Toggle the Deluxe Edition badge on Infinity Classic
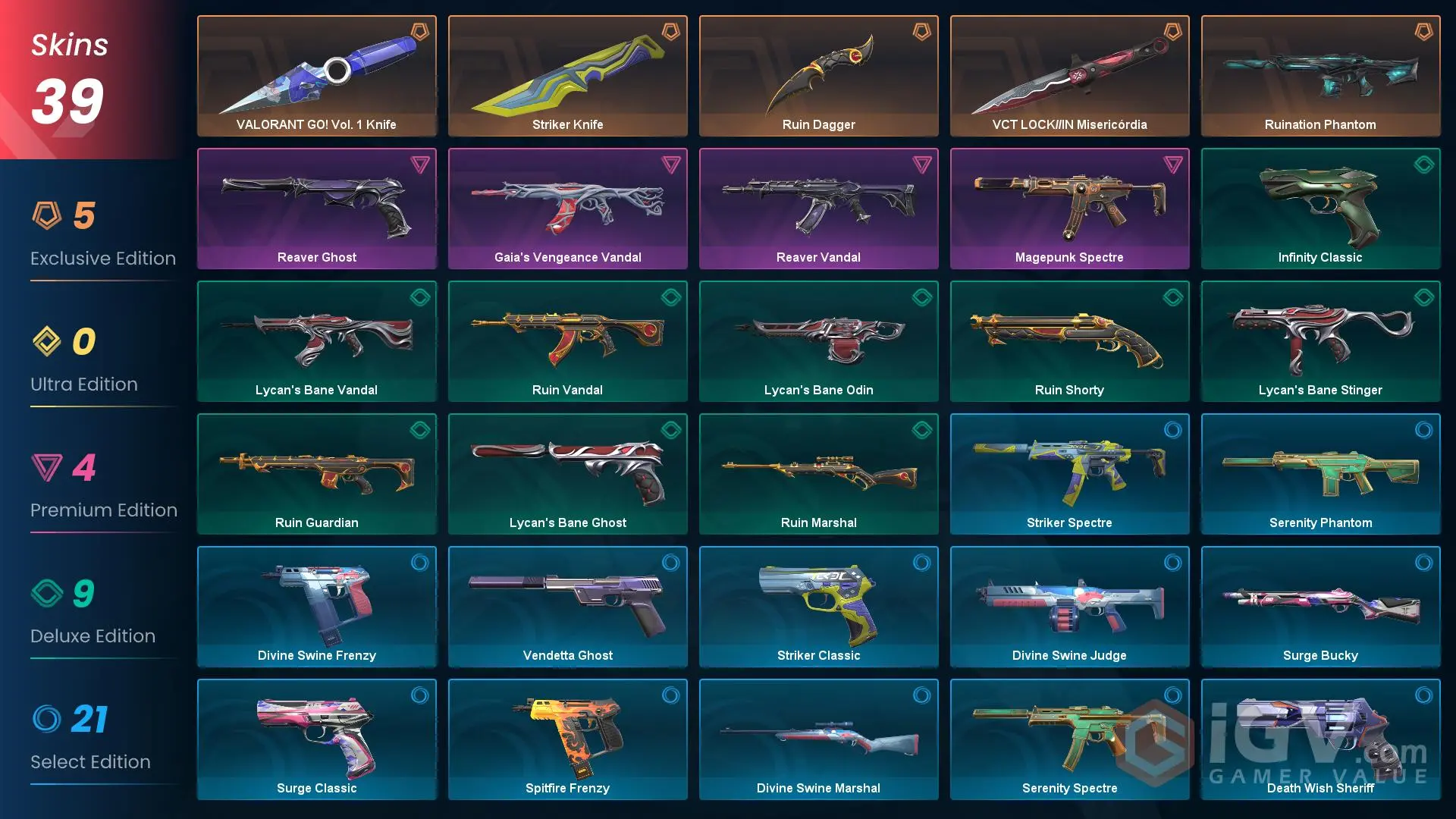1456x819 pixels. pyautogui.click(x=1423, y=165)
